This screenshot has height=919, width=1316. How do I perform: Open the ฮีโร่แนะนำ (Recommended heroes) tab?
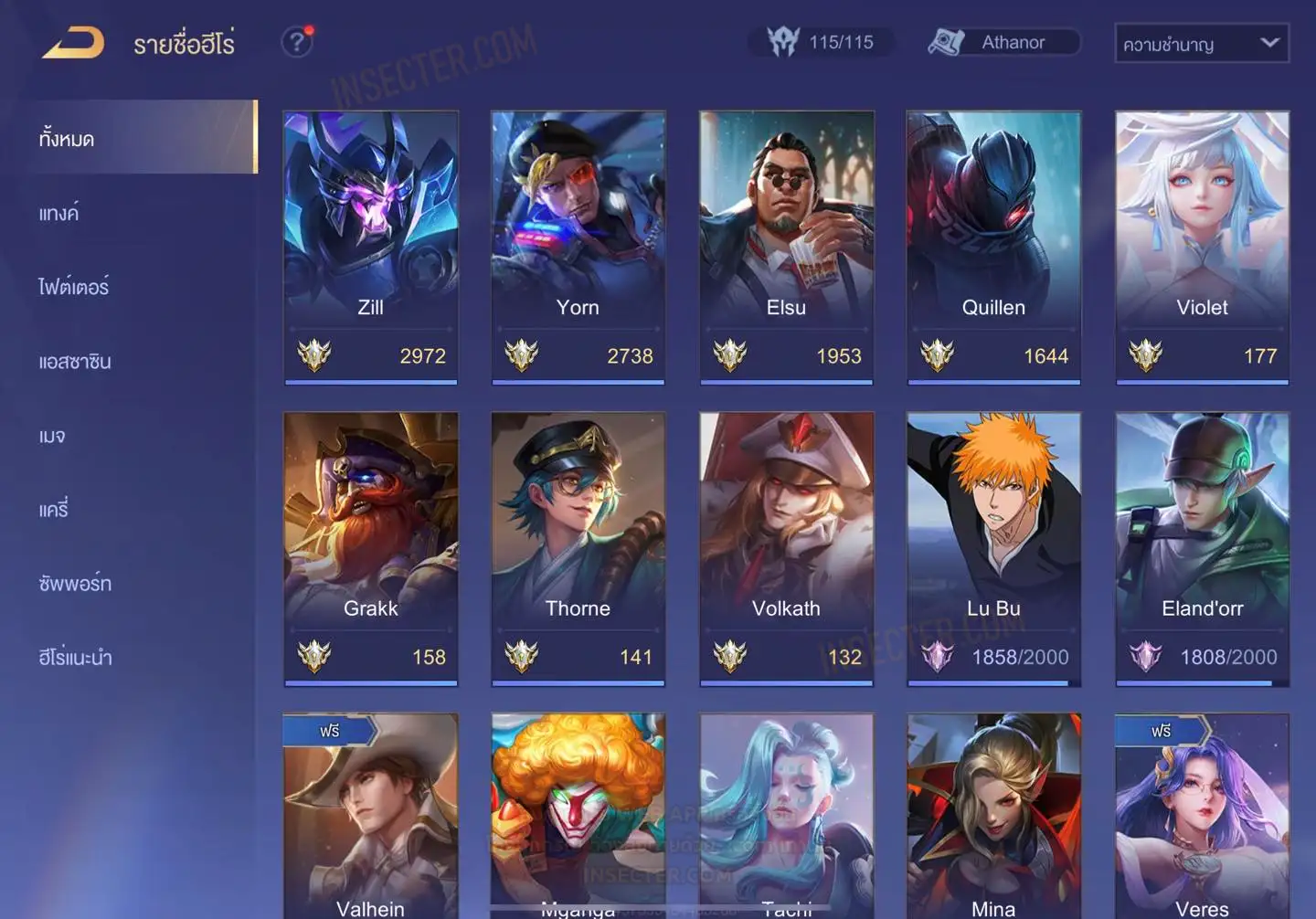[x=75, y=658]
